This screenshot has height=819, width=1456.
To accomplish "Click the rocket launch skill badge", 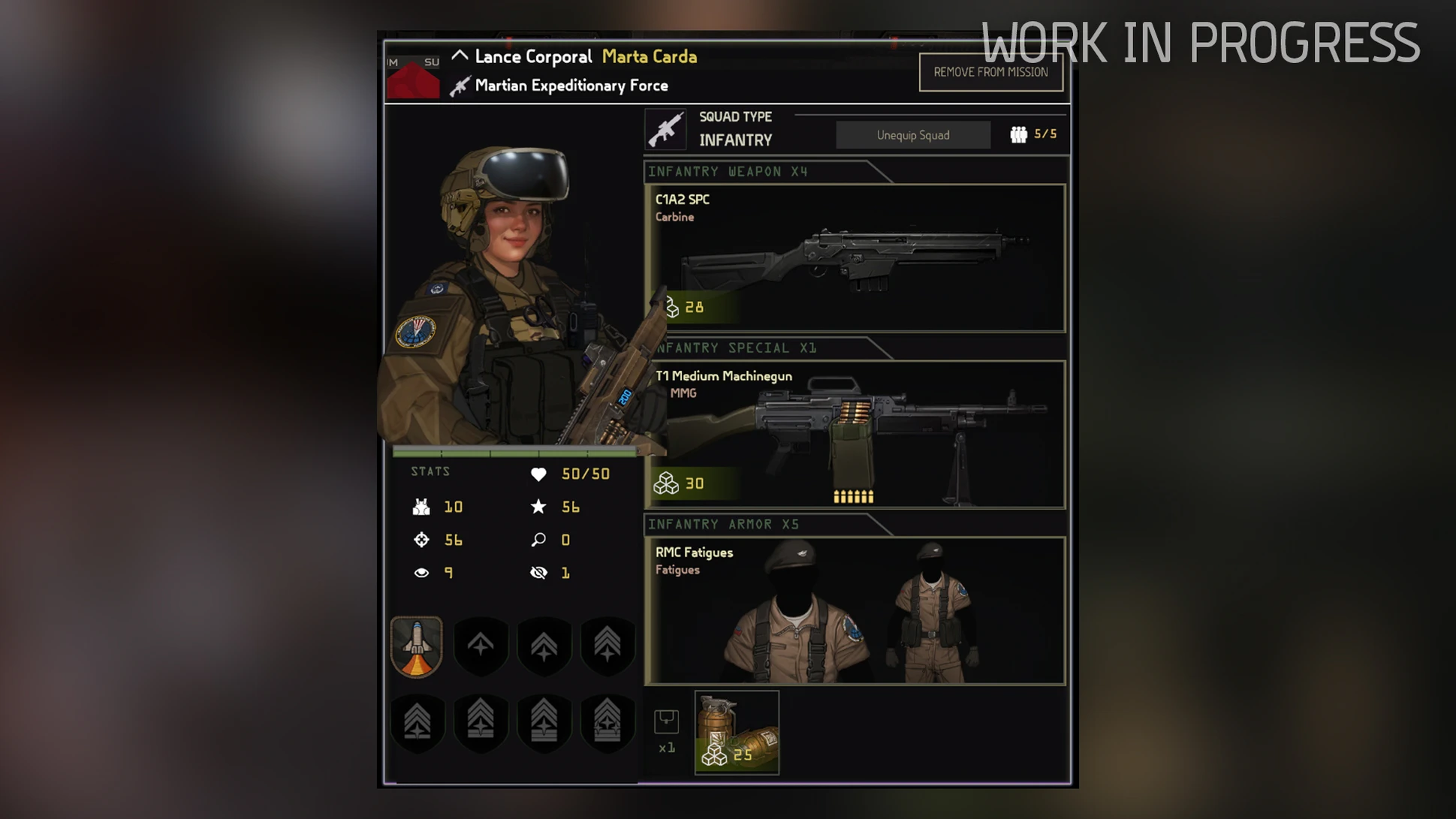I will tap(417, 646).
